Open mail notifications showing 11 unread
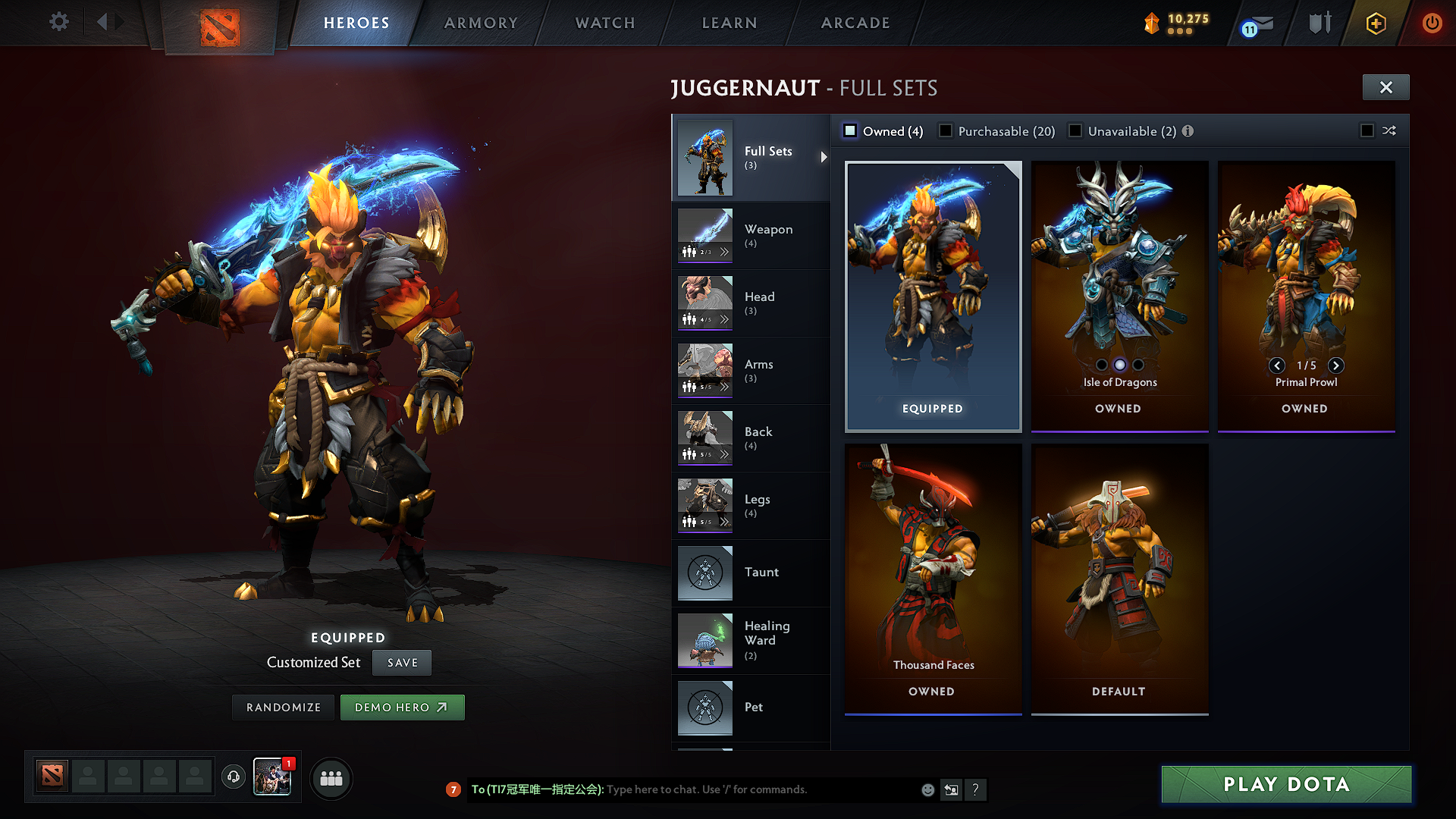 pos(1254,24)
